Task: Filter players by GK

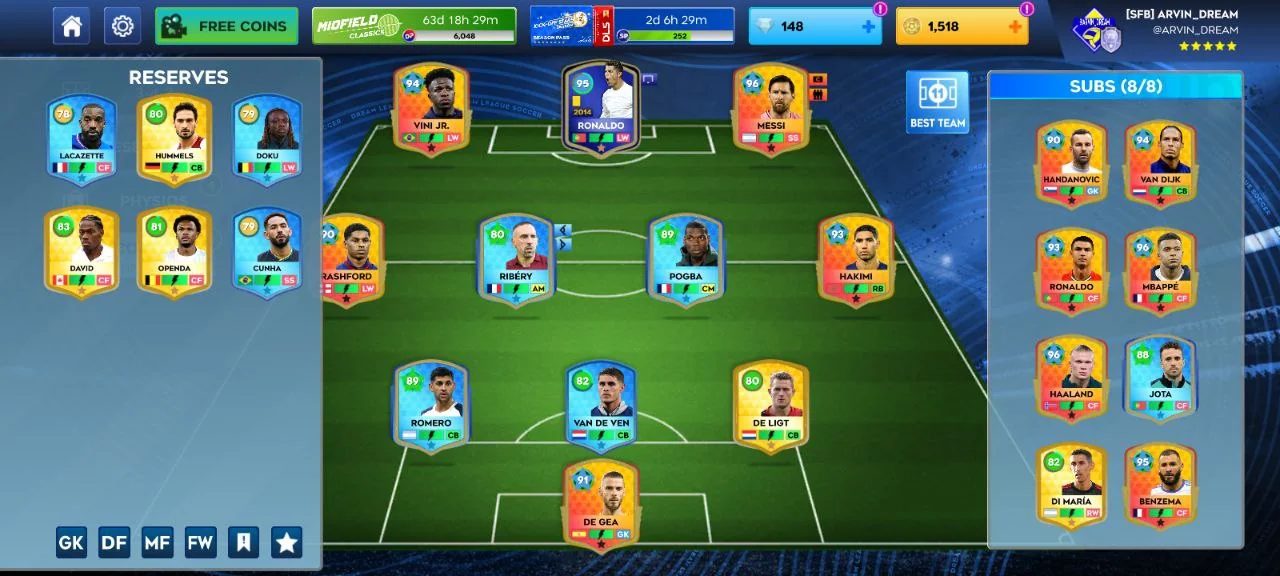Action: tap(71, 542)
